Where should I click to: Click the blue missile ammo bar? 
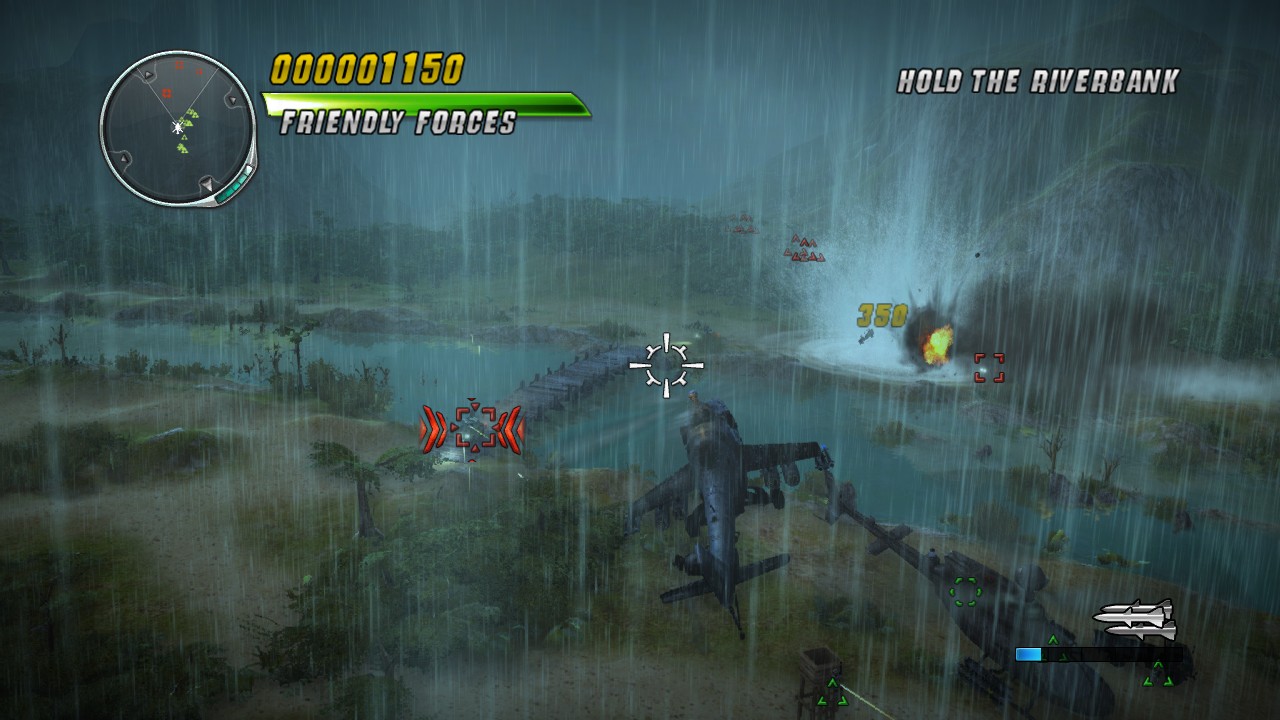pos(1029,654)
